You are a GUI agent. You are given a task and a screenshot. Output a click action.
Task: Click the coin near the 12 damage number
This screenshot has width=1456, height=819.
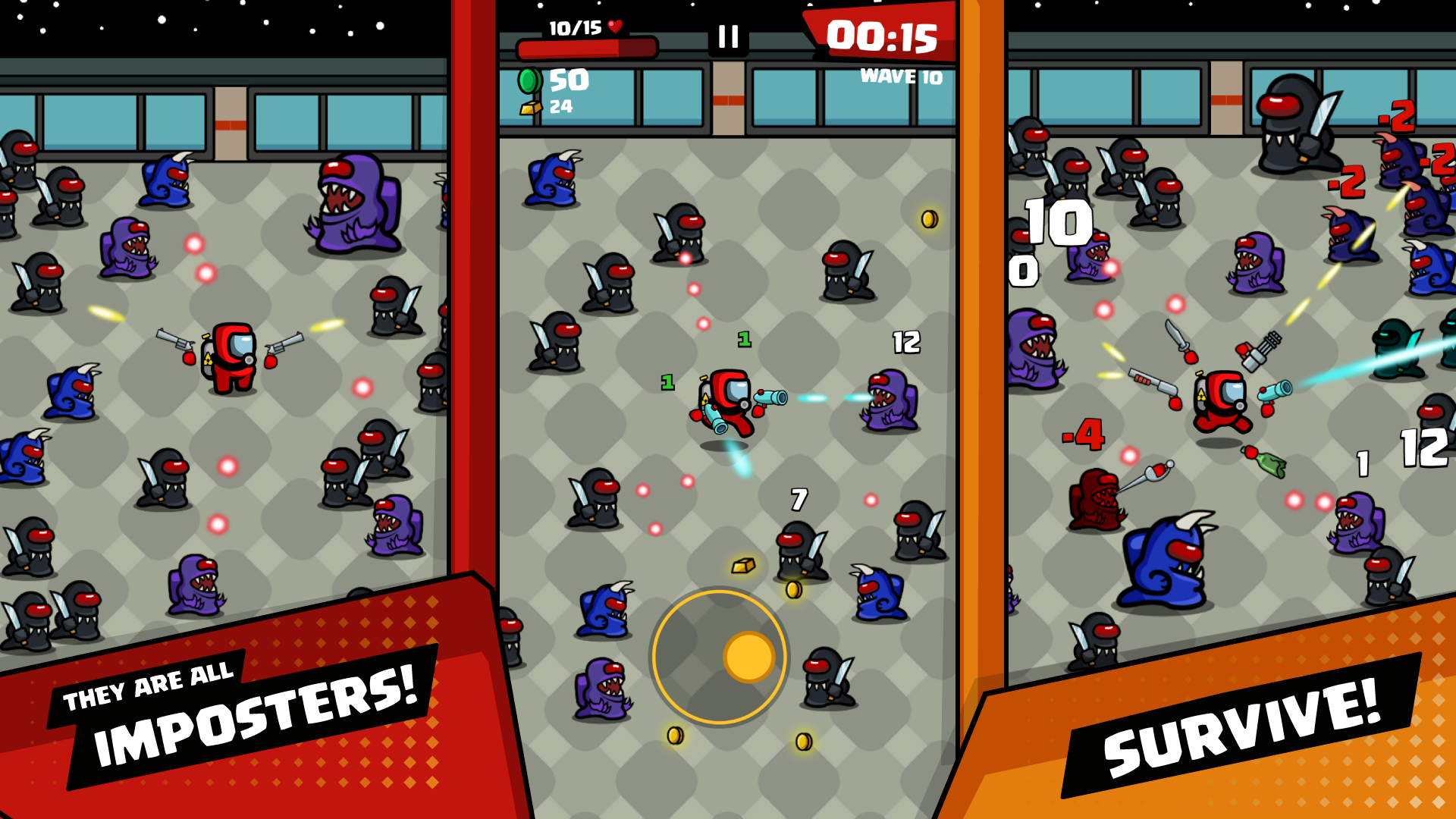click(x=929, y=219)
